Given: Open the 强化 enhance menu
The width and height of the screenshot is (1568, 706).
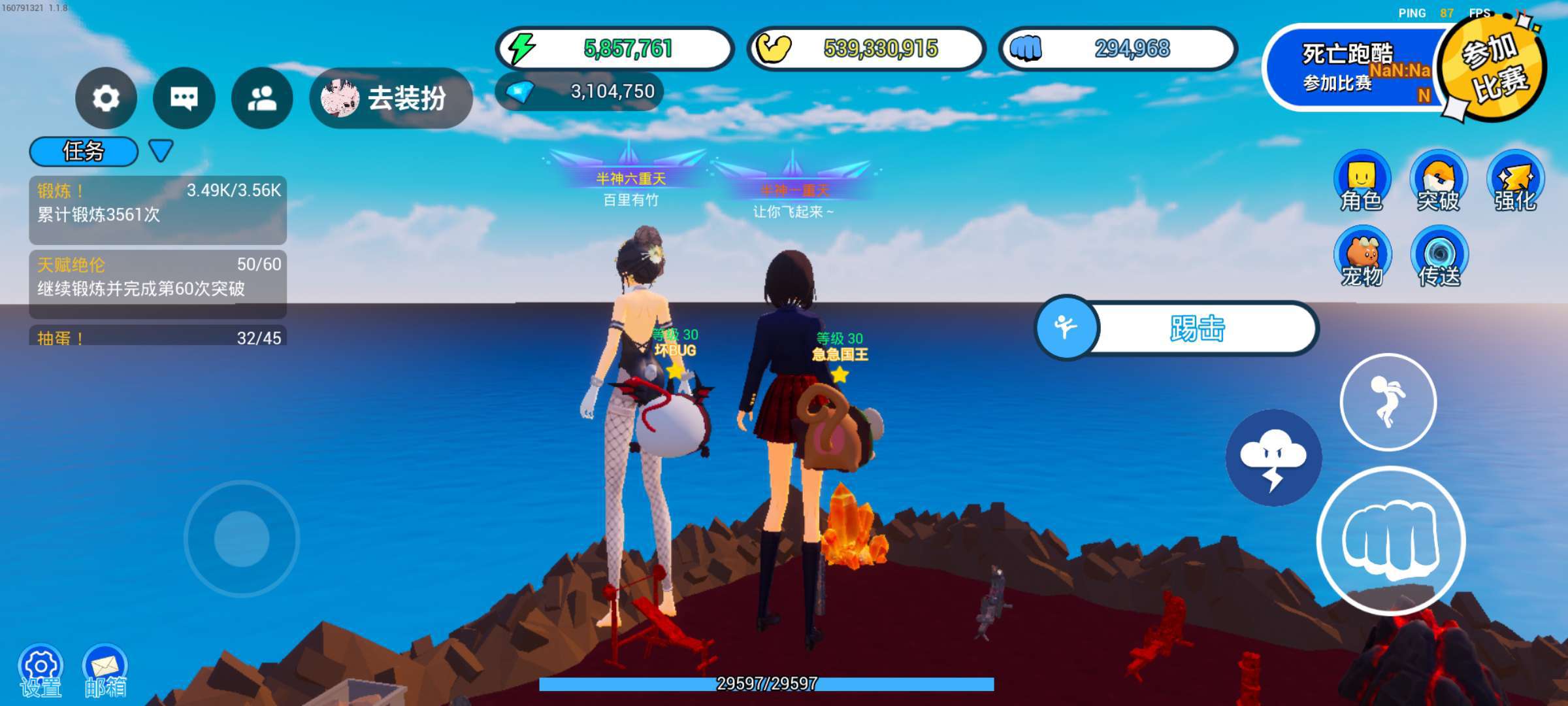Looking at the screenshot, I should pyautogui.click(x=1515, y=181).
